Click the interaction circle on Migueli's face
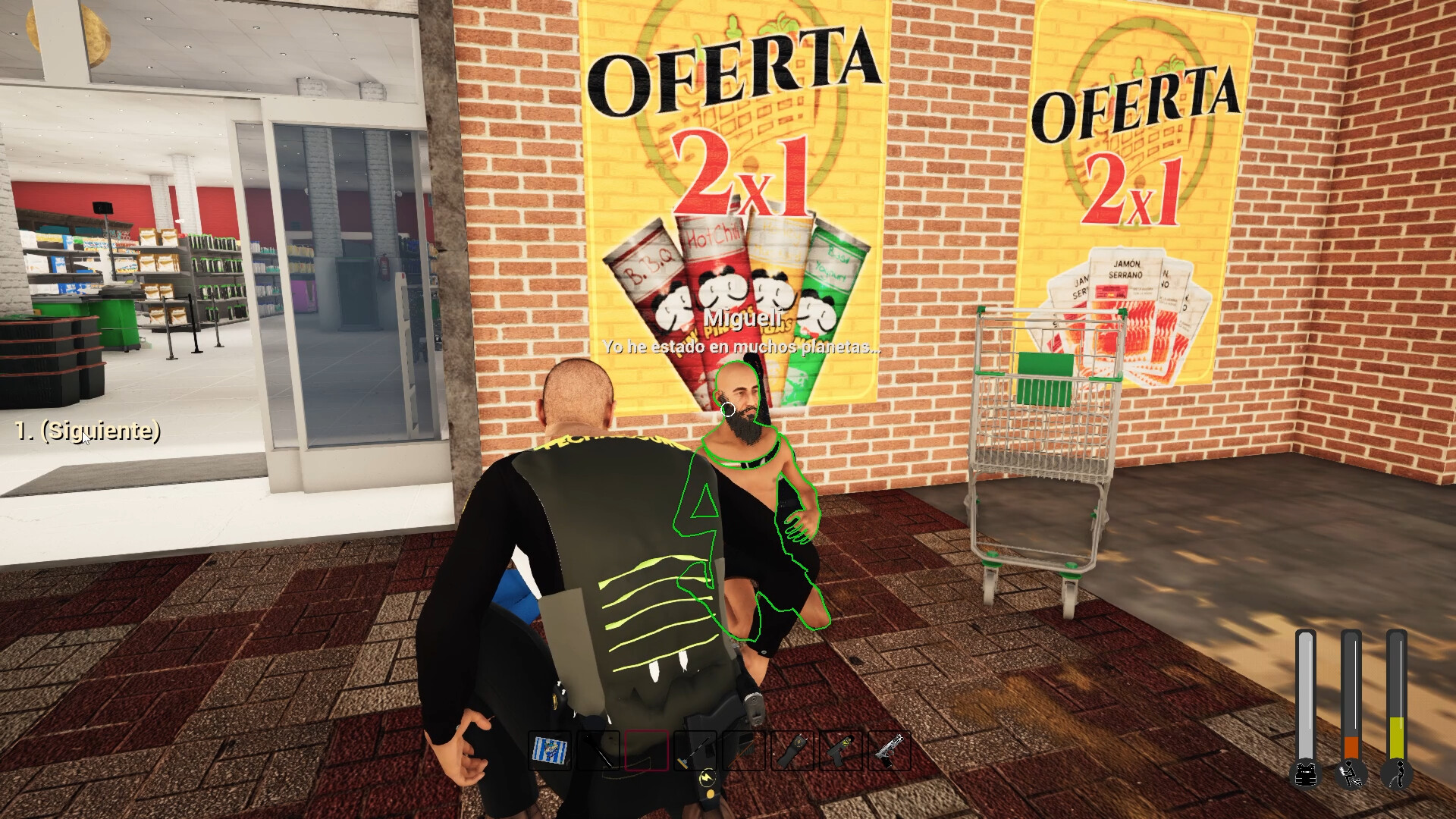The height and width of the screenshot is (819, 1456). click(729, 409)
